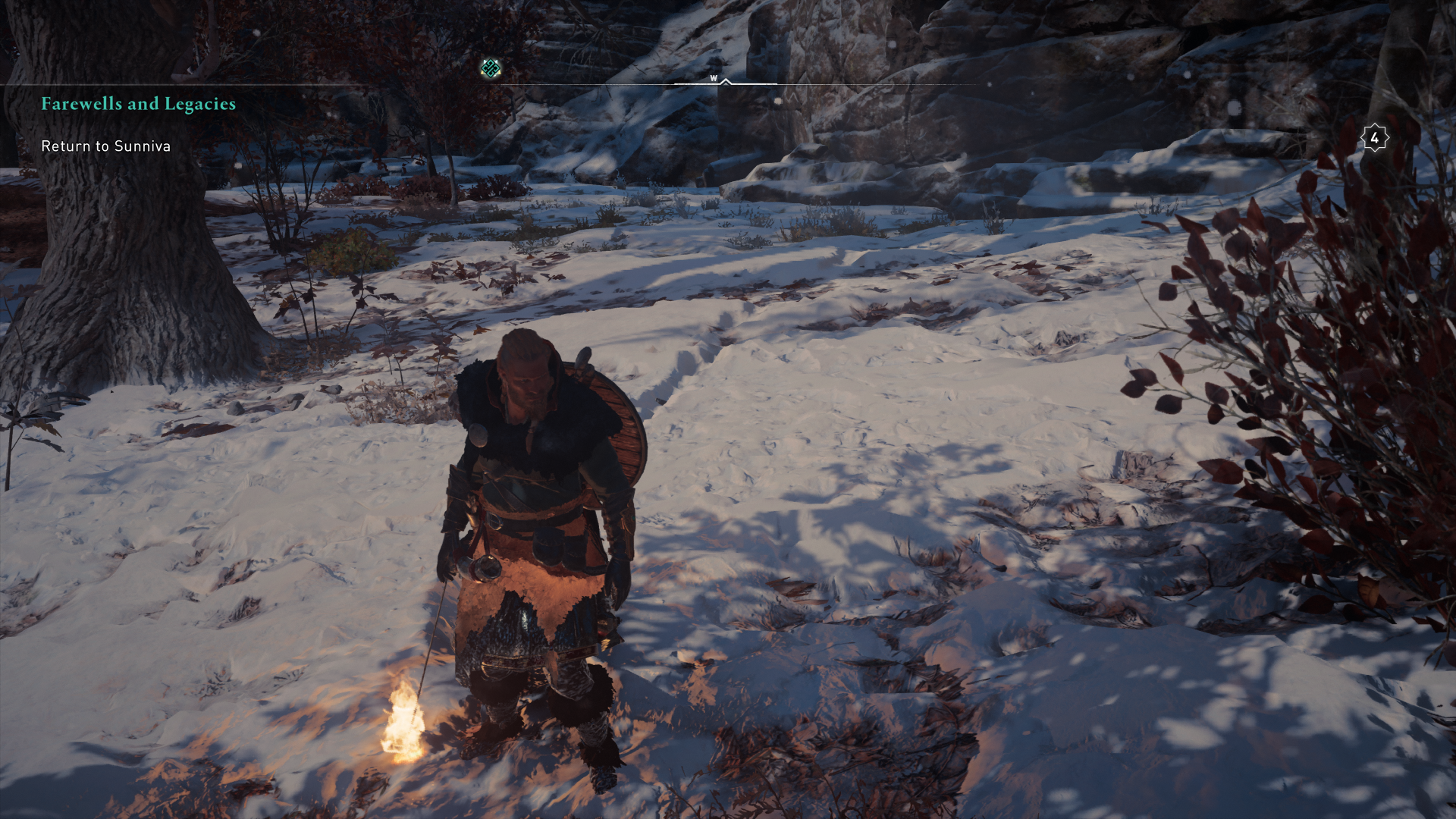The width and height of the screenshot is (1456, 819).
Task: Select the Farewells and Legacies quest title
Action: click(138, 104)
